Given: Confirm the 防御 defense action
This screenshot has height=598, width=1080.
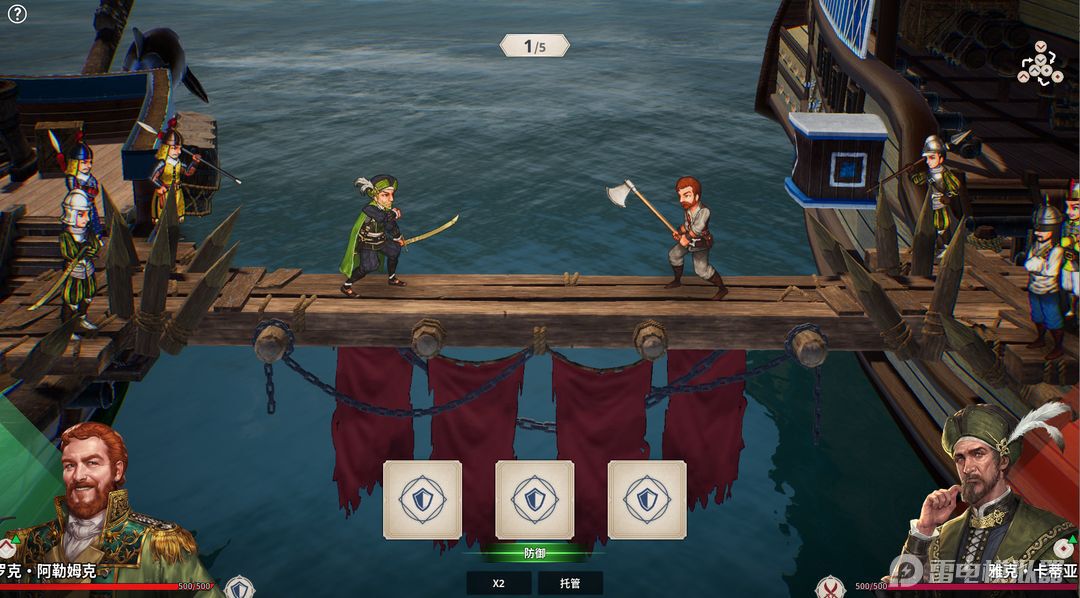Looking at the screenshot, I should 535,552.
